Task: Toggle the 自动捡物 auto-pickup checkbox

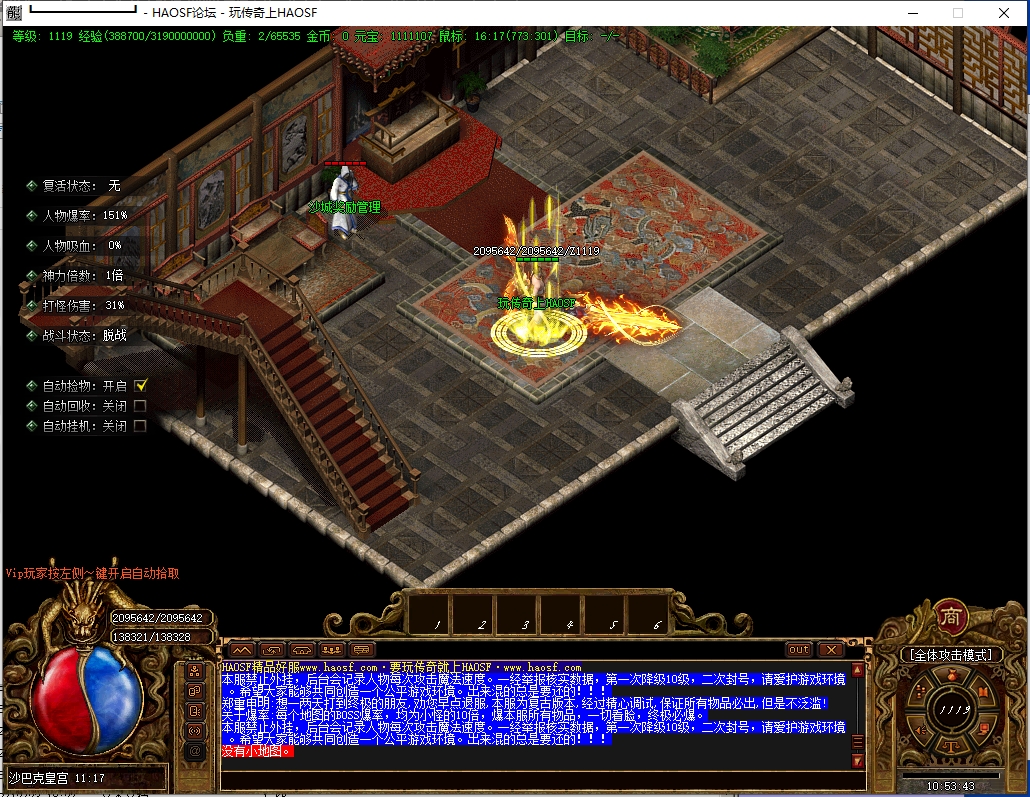Action: click(141, 385)
